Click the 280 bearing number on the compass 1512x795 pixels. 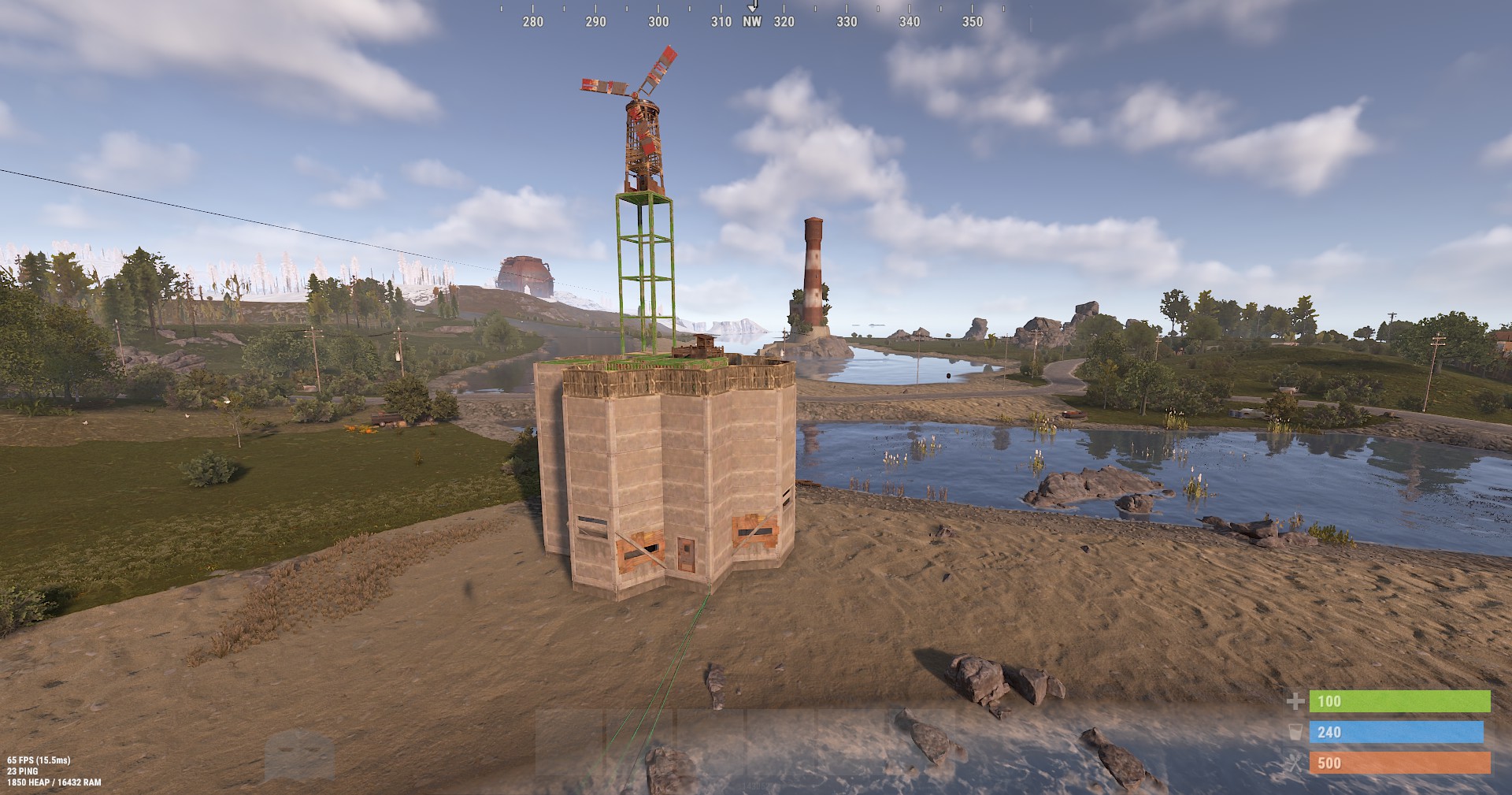[532, 23]
